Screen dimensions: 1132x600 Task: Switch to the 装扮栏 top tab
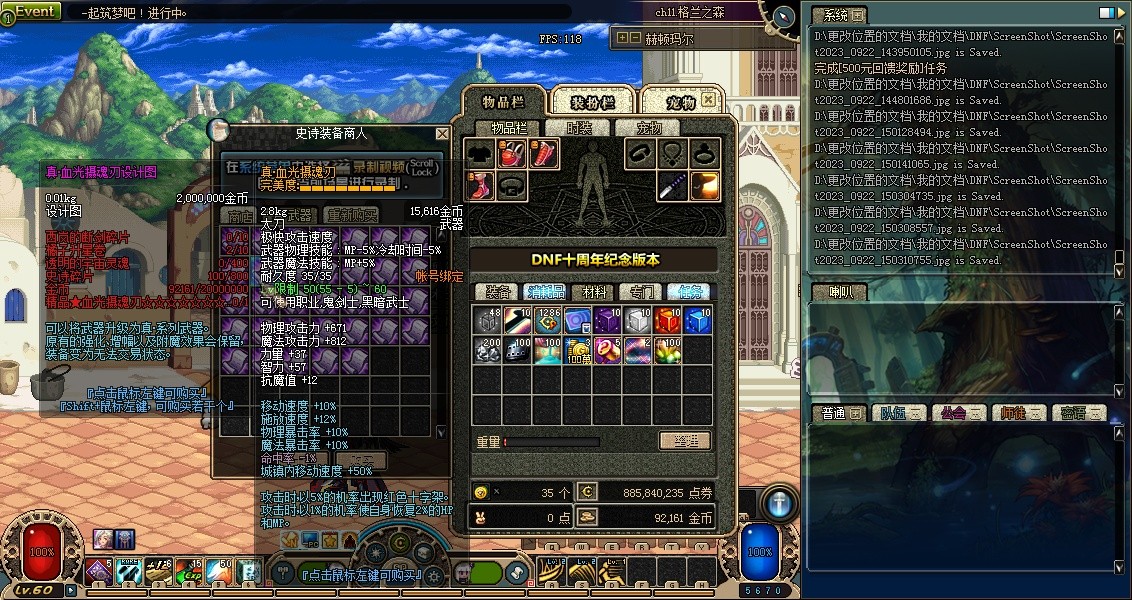click(592, 102)
